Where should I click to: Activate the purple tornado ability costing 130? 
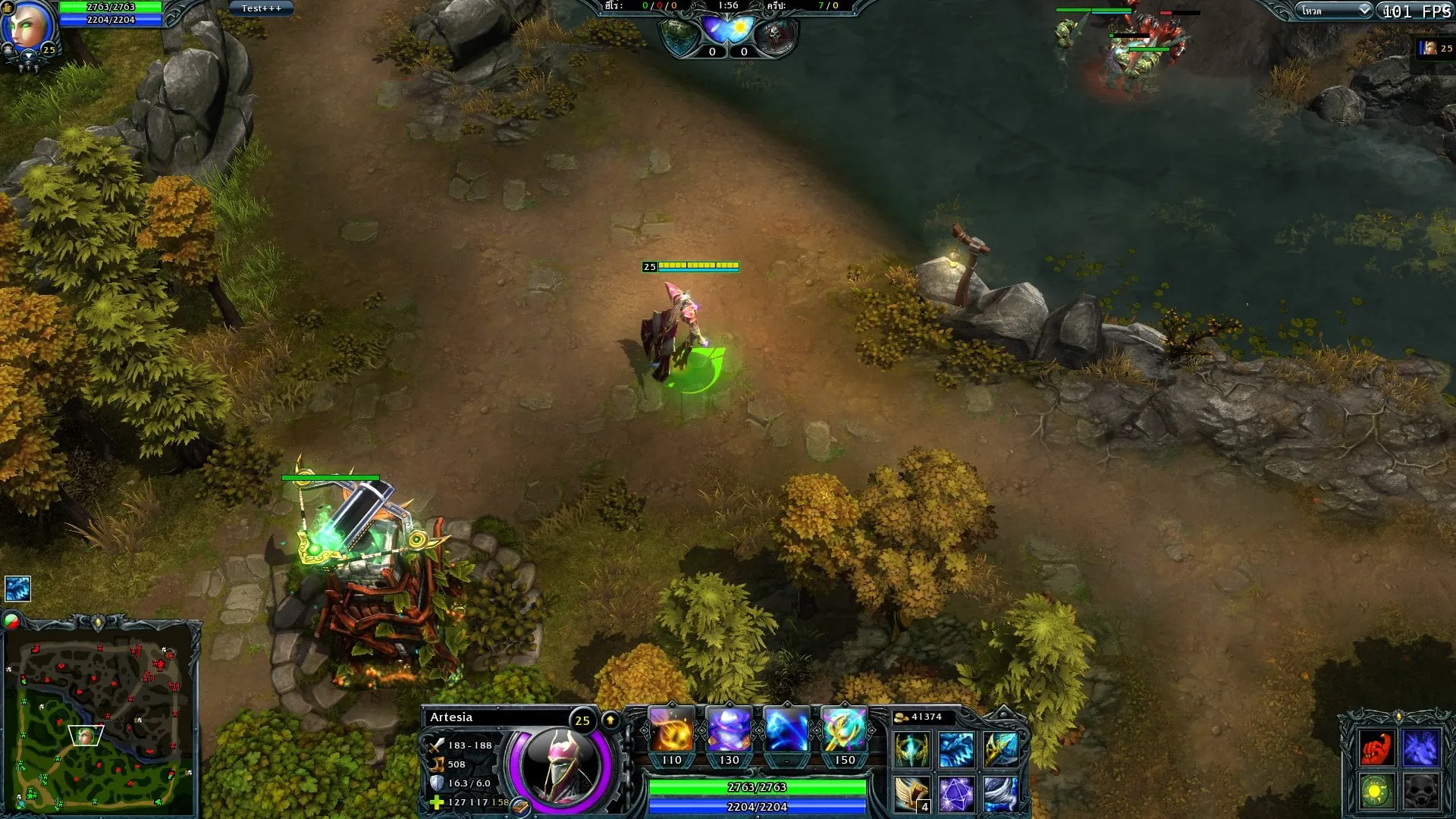[x=729, y=730]
